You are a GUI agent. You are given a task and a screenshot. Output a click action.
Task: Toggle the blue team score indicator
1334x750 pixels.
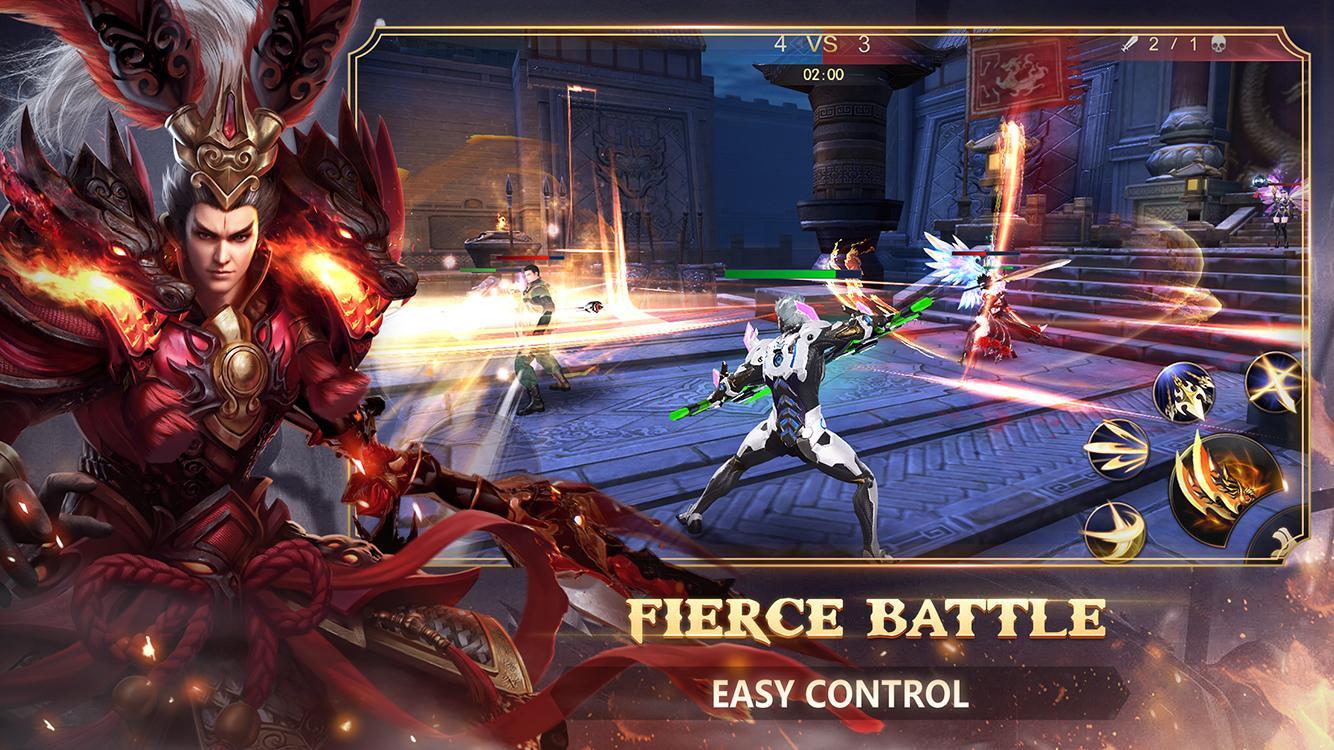(780, 44)
